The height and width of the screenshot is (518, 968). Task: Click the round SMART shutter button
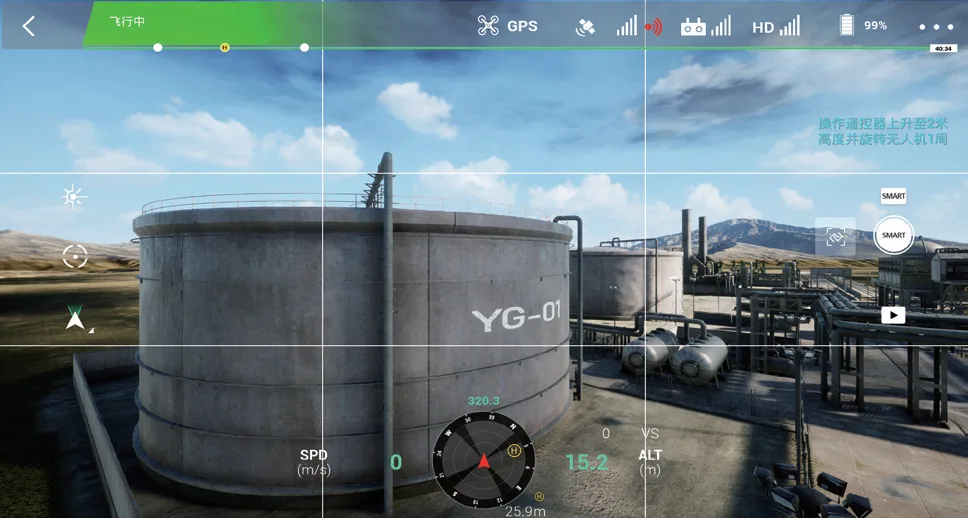(x=893, y=235)
